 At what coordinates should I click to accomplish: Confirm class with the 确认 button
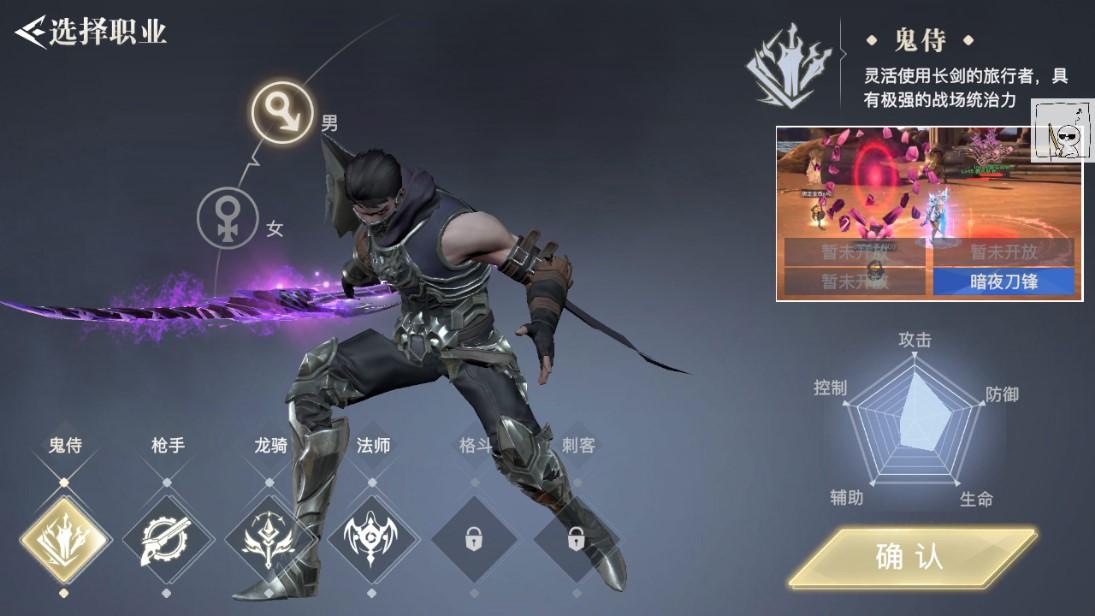tap(911, 557)
